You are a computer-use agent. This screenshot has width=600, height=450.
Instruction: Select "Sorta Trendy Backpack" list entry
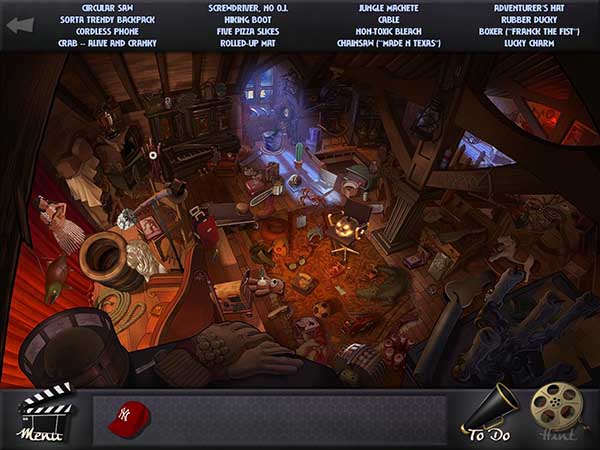tap(109, 20)
